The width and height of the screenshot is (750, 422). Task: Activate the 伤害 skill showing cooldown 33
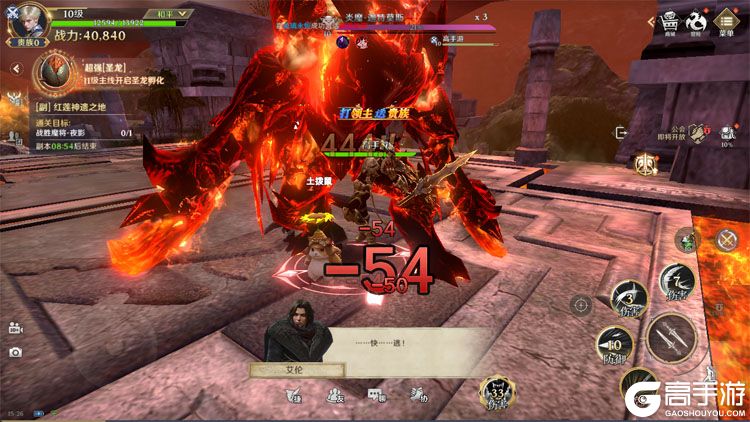[497, 391]
